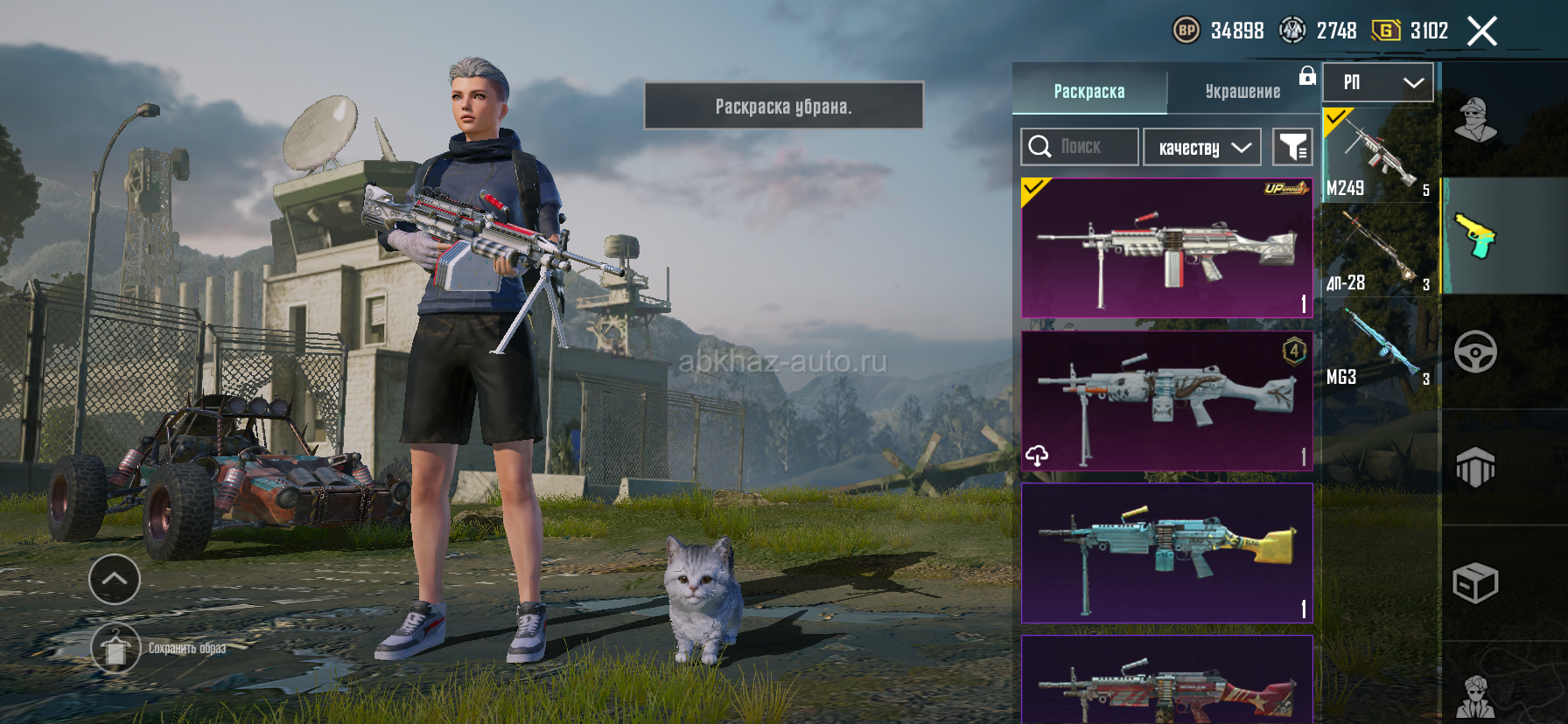Click the Поиск search field

point(1080,147)
